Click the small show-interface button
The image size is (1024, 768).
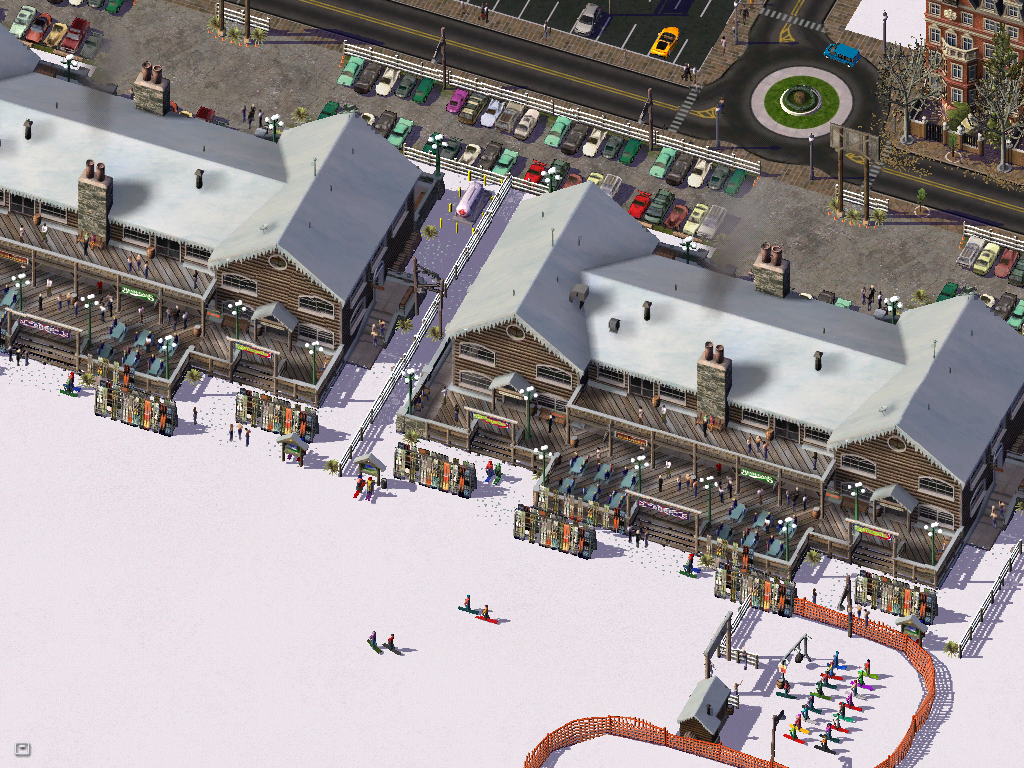pos(22,748)
